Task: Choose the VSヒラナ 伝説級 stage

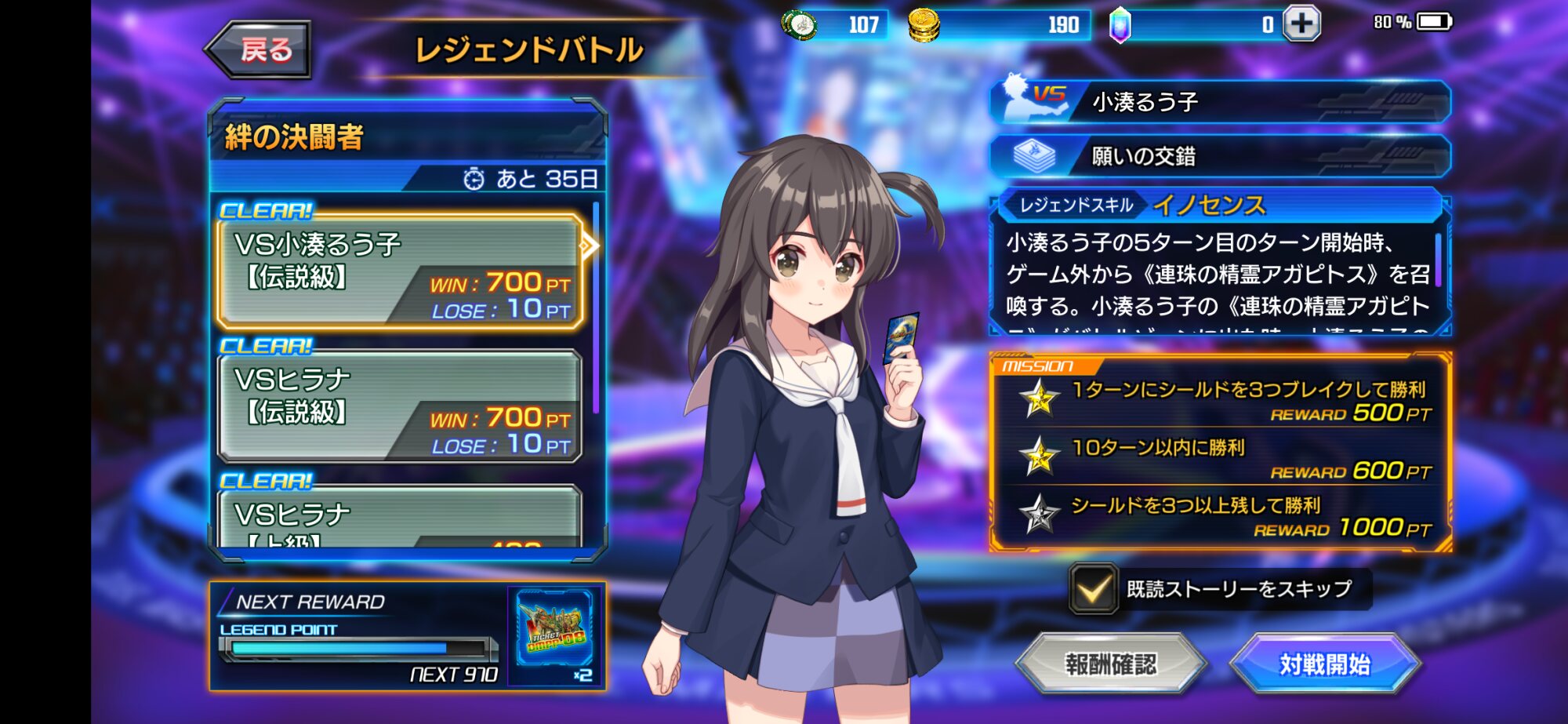Action: [x=400, y=406]
